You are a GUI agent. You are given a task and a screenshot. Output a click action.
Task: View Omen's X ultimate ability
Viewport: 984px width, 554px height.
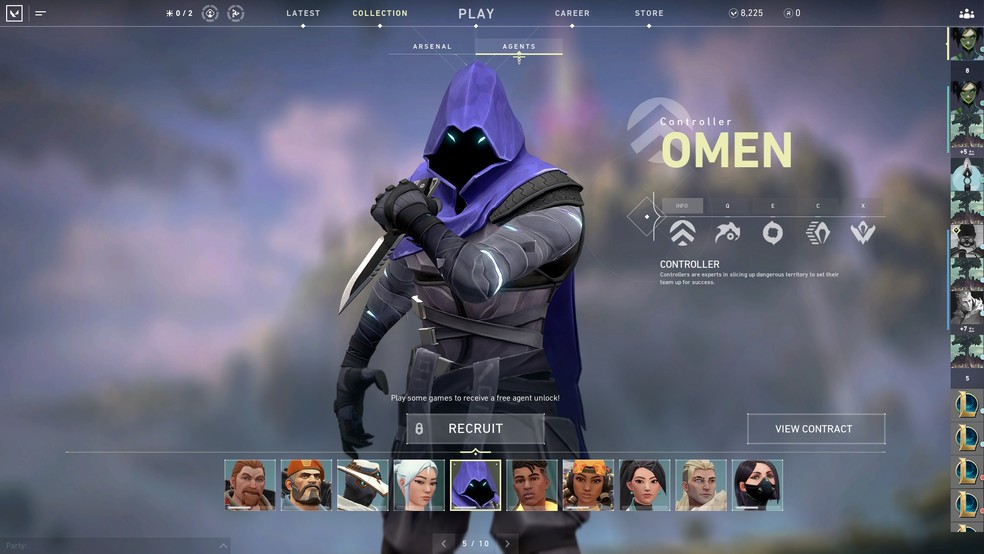(x=863, y=232)
